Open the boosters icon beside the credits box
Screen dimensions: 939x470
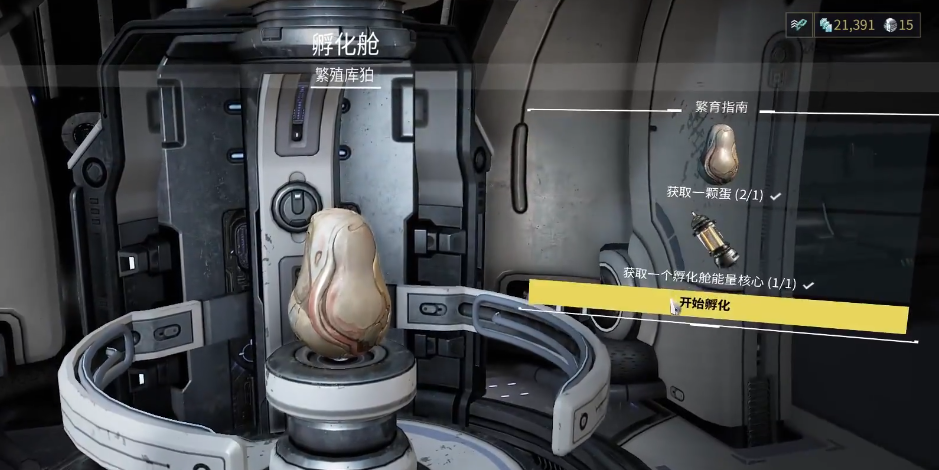point(798,26)
